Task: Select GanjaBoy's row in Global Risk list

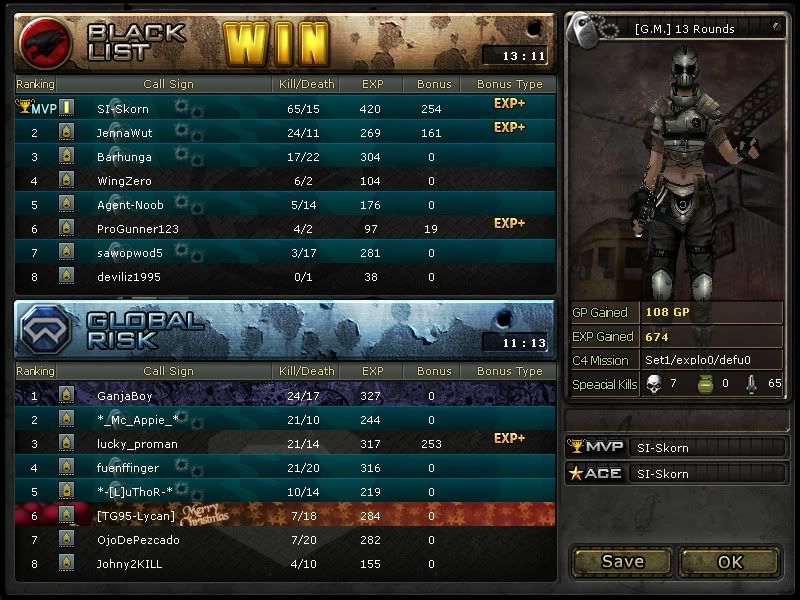Action: 285,396
